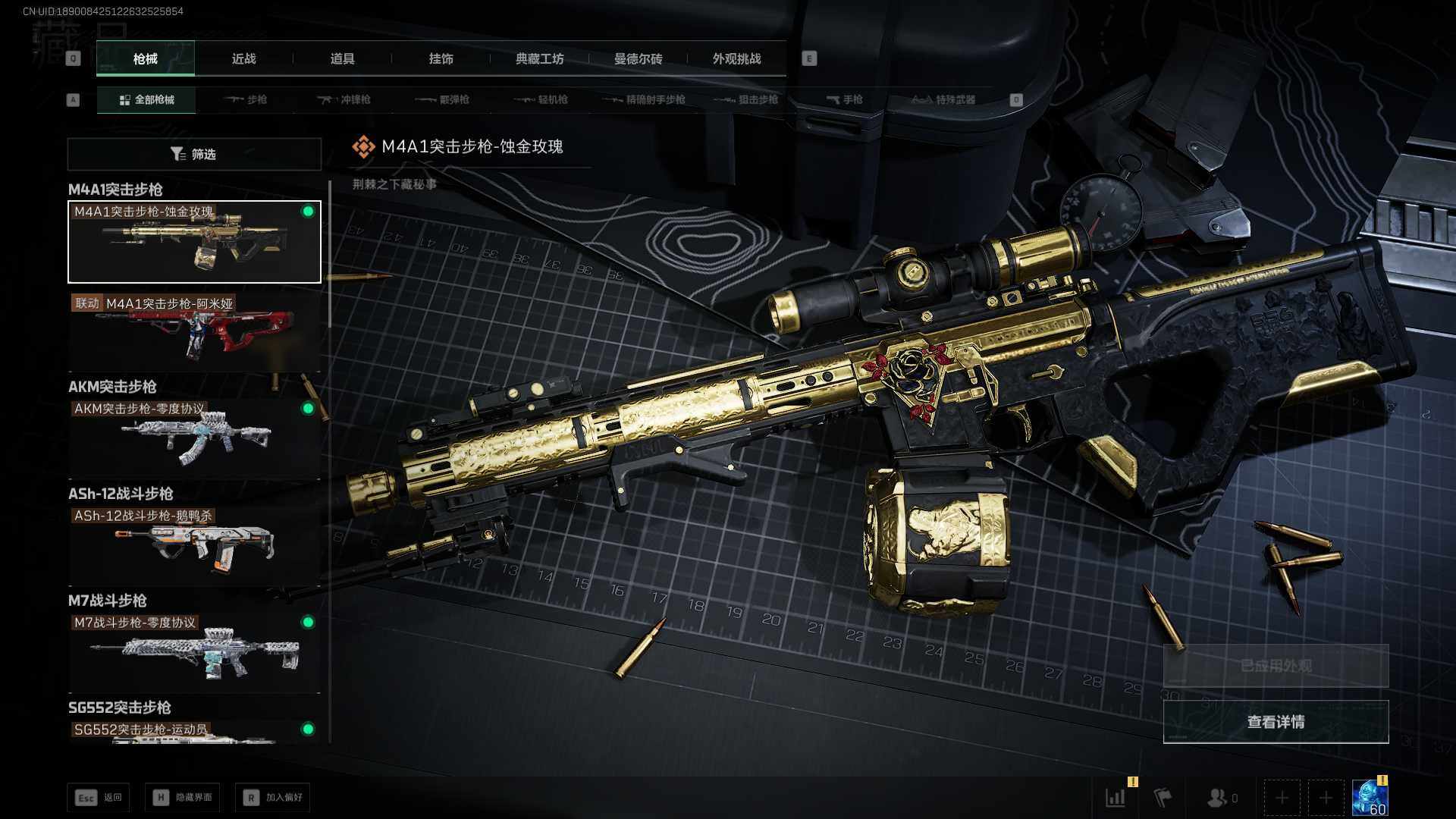Open the 曼德尔砖 tab
The width and height of the screenshot is (1456, 819).
(638, 59)
